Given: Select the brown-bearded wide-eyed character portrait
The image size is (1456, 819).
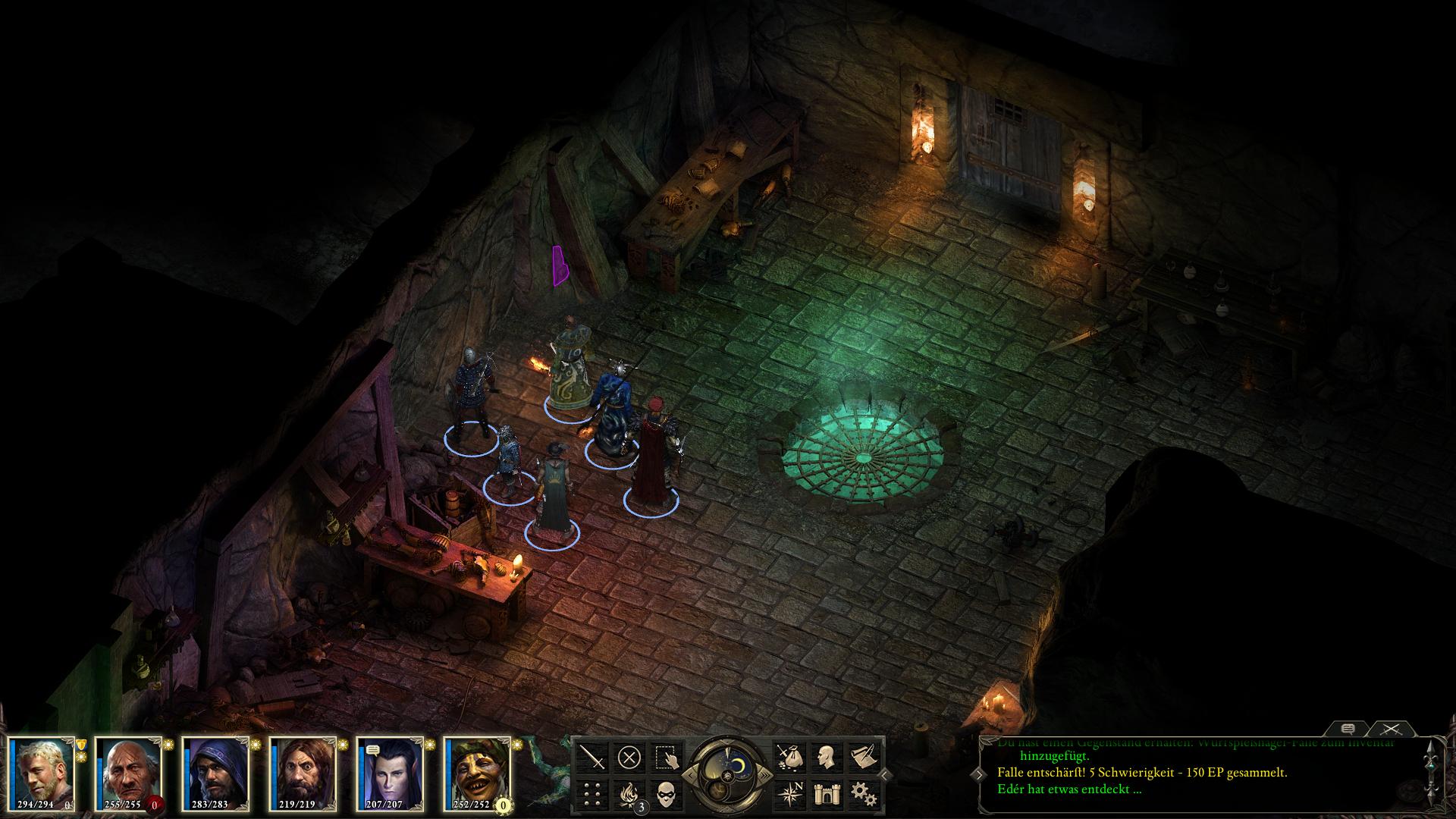Looking at the screenshot, I should (x=302, y=772).
